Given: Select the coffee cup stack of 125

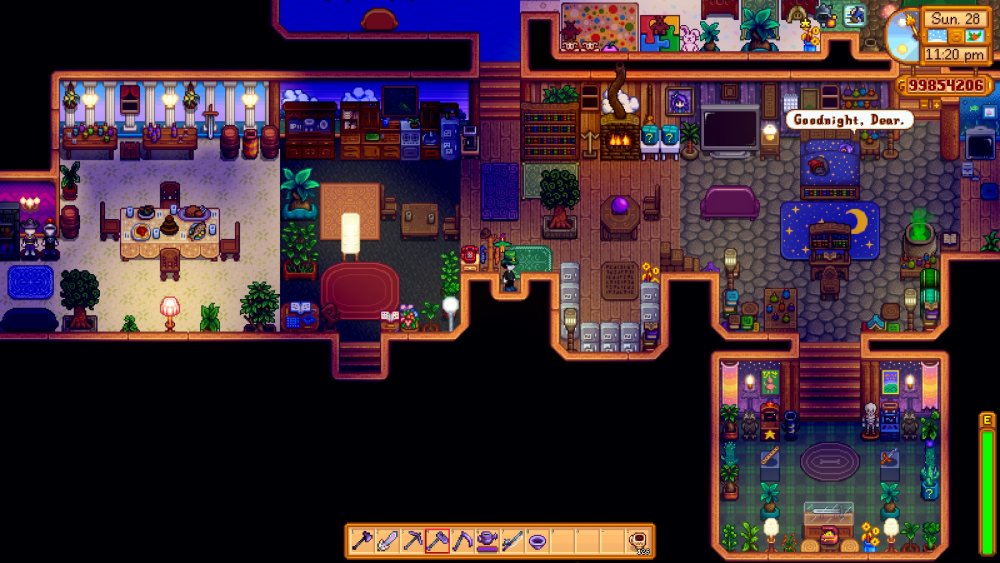Looking at the screenshot, I should point(638,541).
